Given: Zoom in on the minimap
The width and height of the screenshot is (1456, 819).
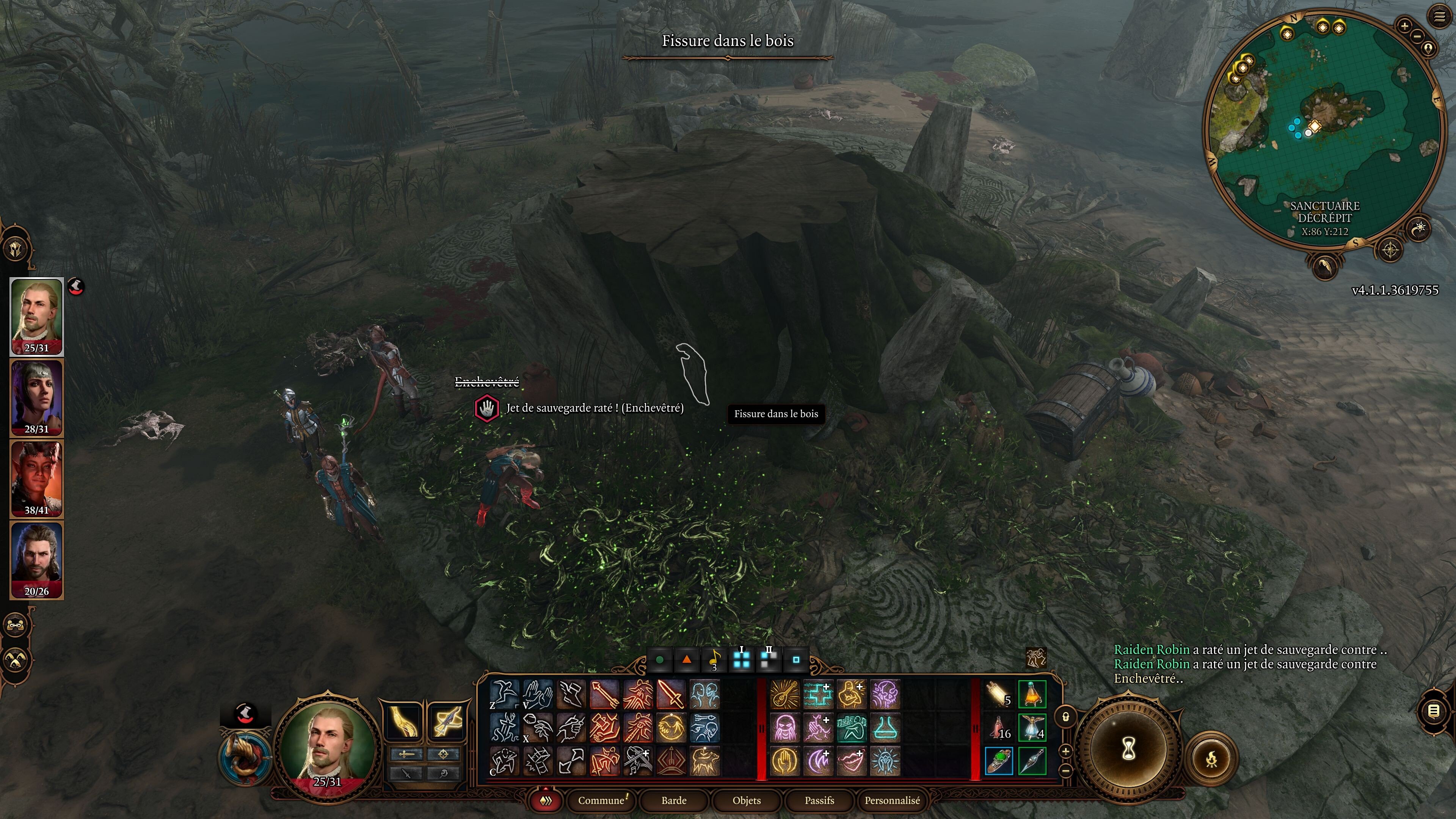Looking at the screenshot, I should (x=1404, y=26).
